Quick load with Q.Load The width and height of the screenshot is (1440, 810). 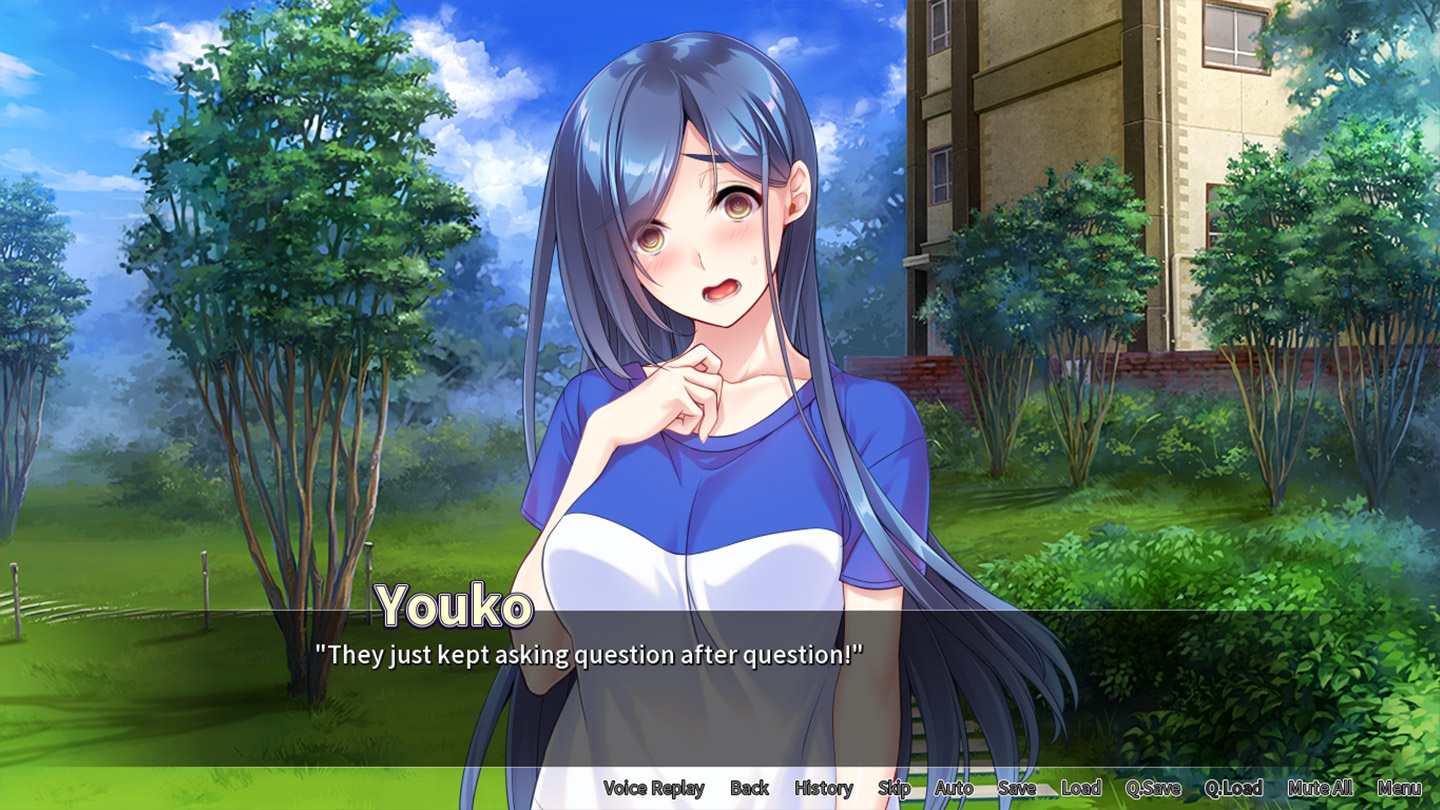pos(1233,788)
